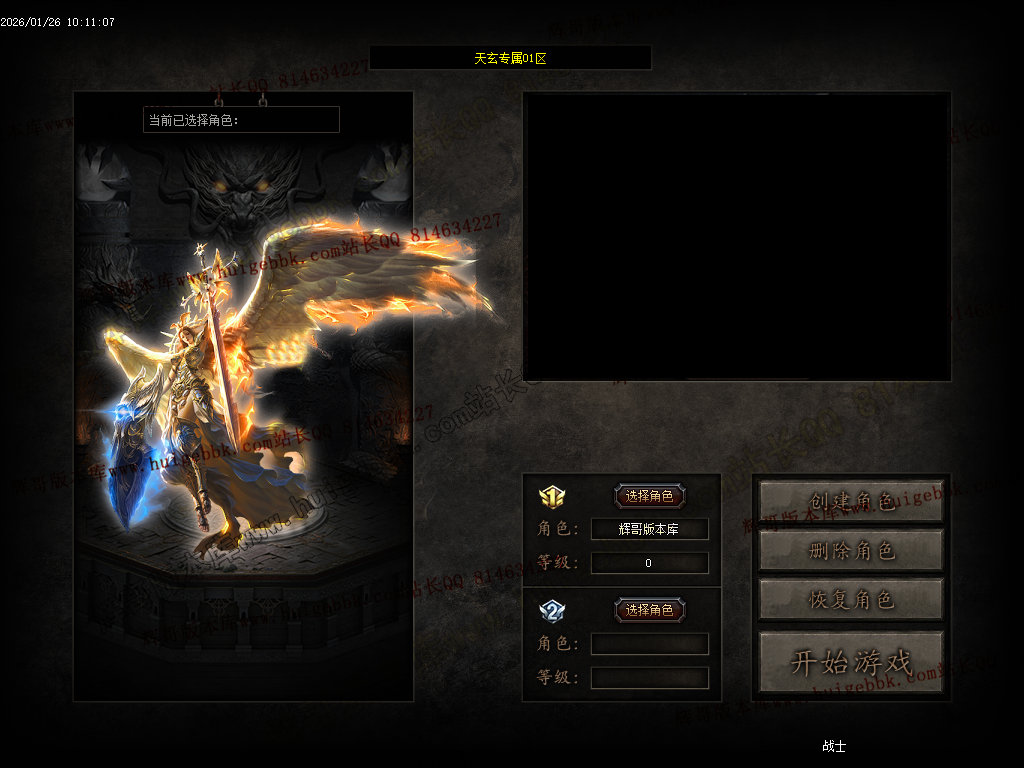Restore a character via 恢复角色
Viewport: 1024px width, 768px height.
tap(851, 599)
